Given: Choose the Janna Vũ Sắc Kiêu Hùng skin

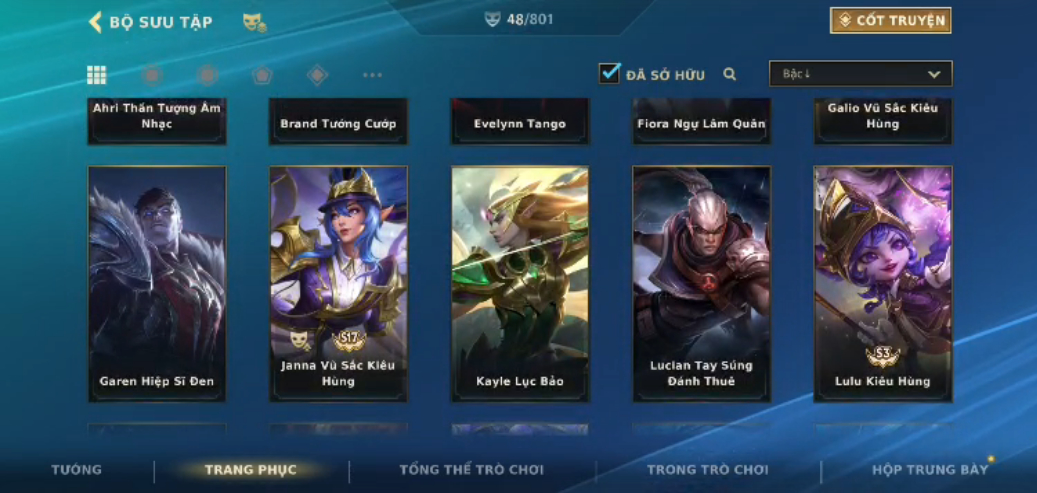Looking at the screenshot, I should 338,284.
